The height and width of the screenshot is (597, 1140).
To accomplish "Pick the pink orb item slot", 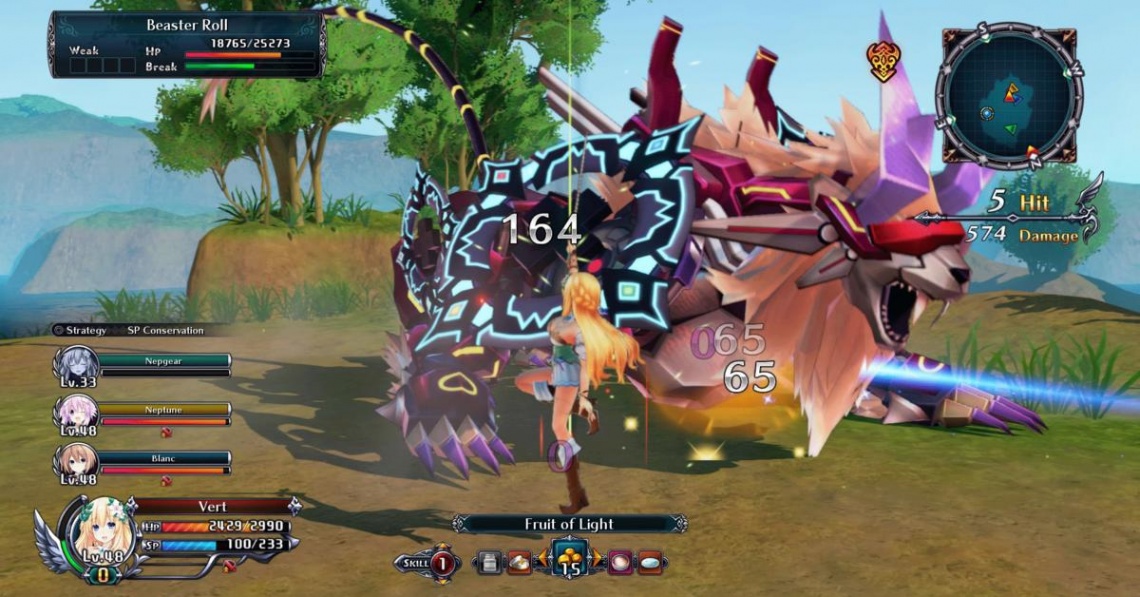I will (x=620, y=563).
